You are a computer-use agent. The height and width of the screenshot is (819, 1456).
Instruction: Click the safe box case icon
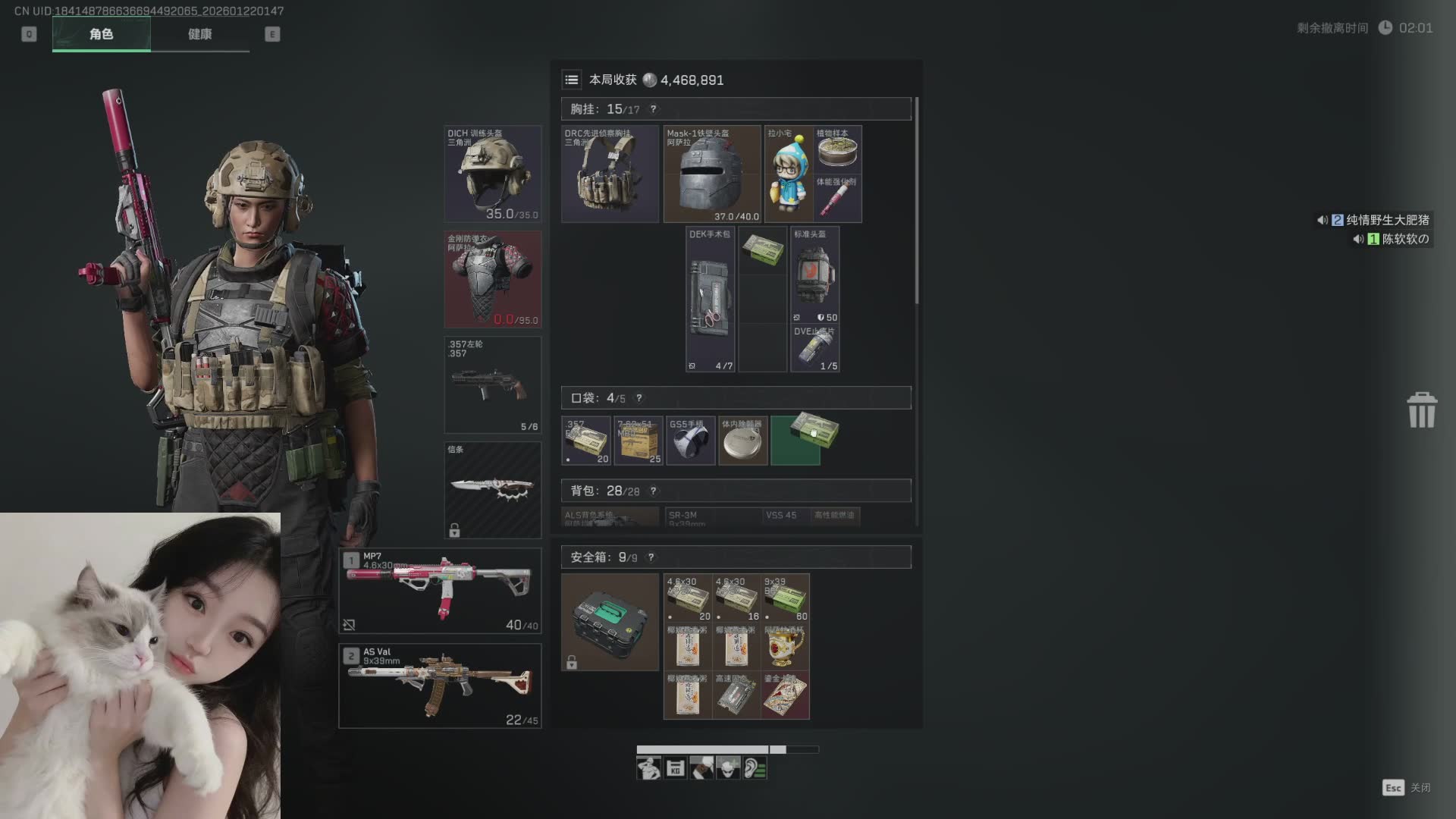coord(610,622)
